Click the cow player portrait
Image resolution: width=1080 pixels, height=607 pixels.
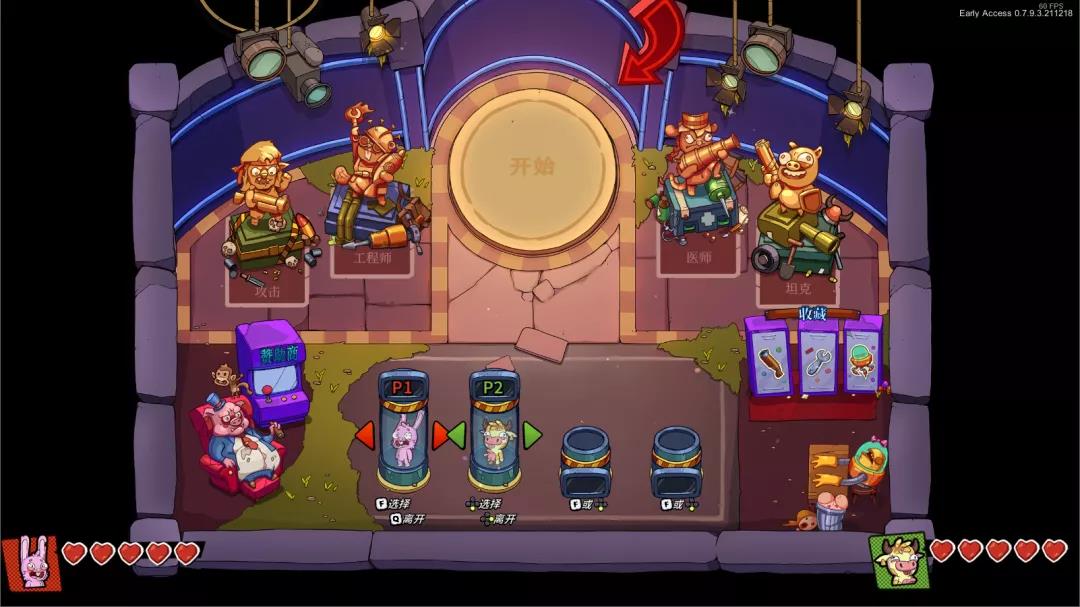tap(897, 560)
